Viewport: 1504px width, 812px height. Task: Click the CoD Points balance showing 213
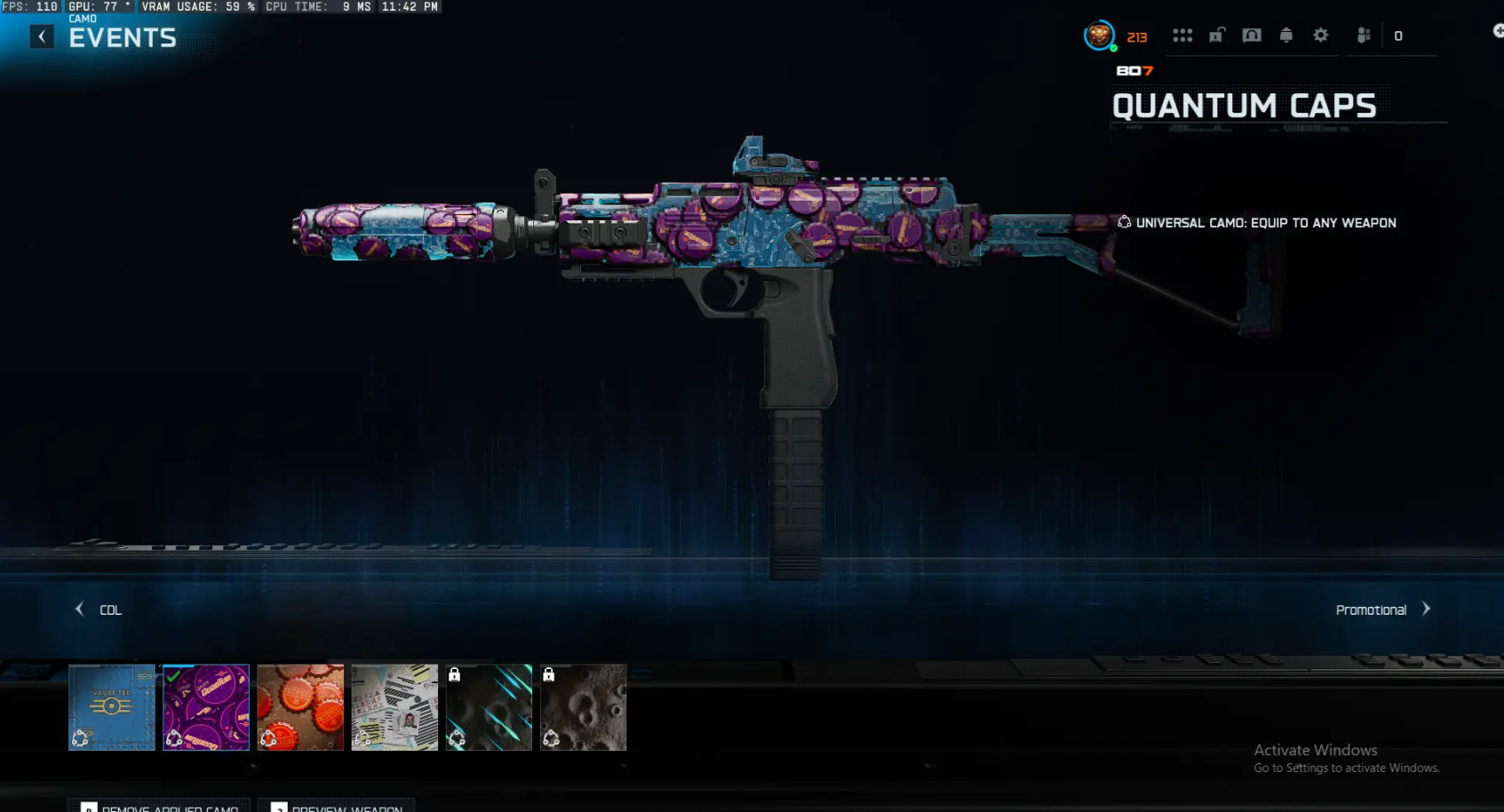1136,36
